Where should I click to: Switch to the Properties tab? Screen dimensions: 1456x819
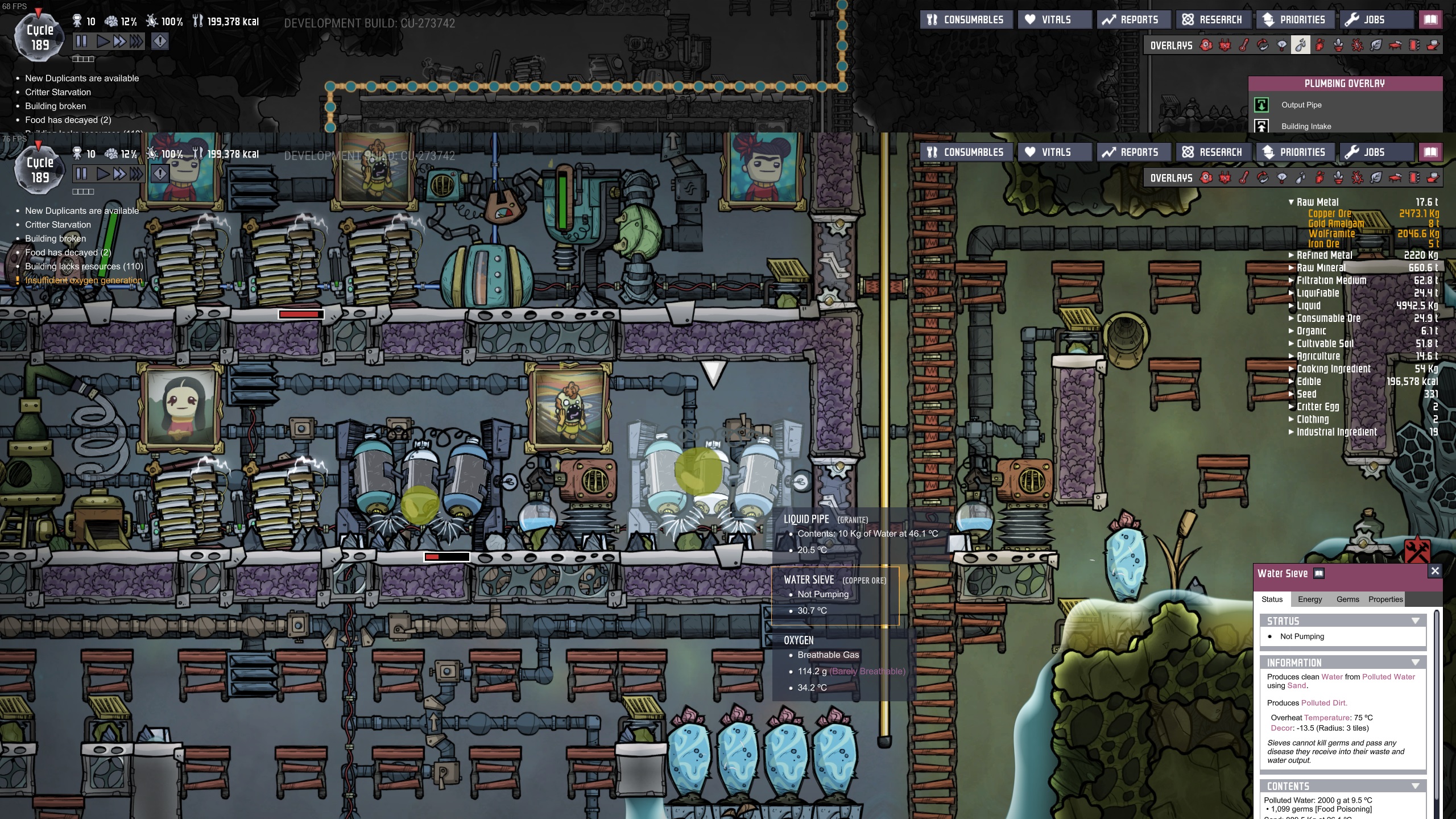pos(1386,599)
